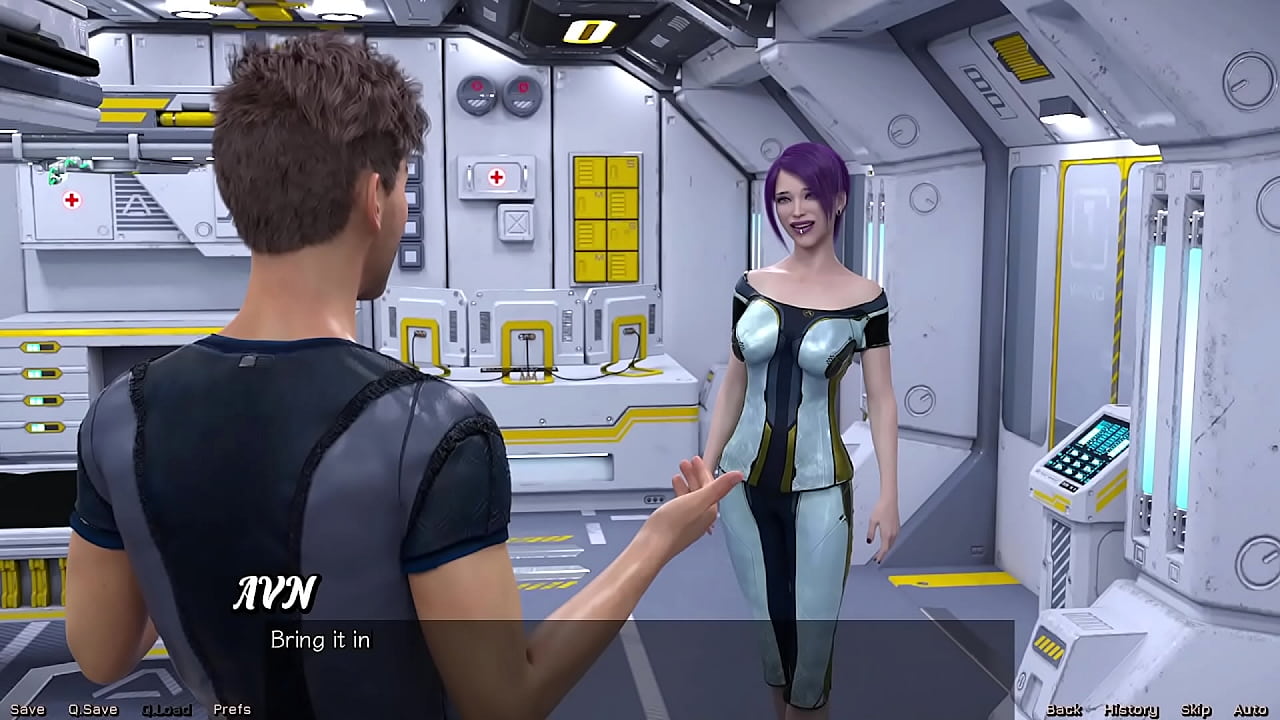Quick load with Q.Load
Screen dimensions: 1280x720
point(167,708)
